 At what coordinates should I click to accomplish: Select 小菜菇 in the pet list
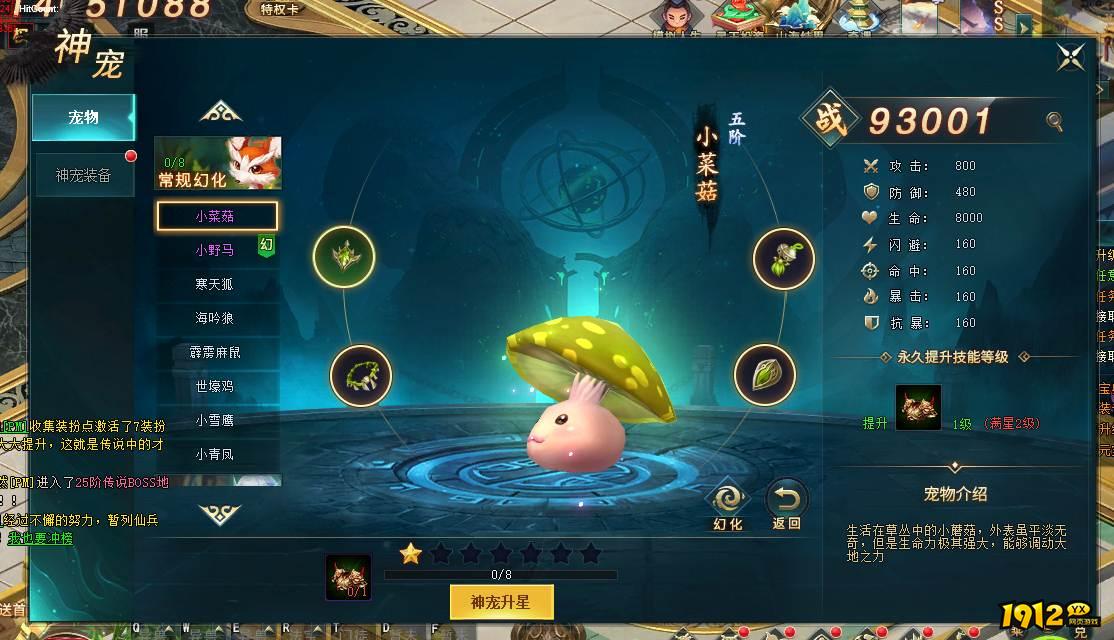point(216,216)
